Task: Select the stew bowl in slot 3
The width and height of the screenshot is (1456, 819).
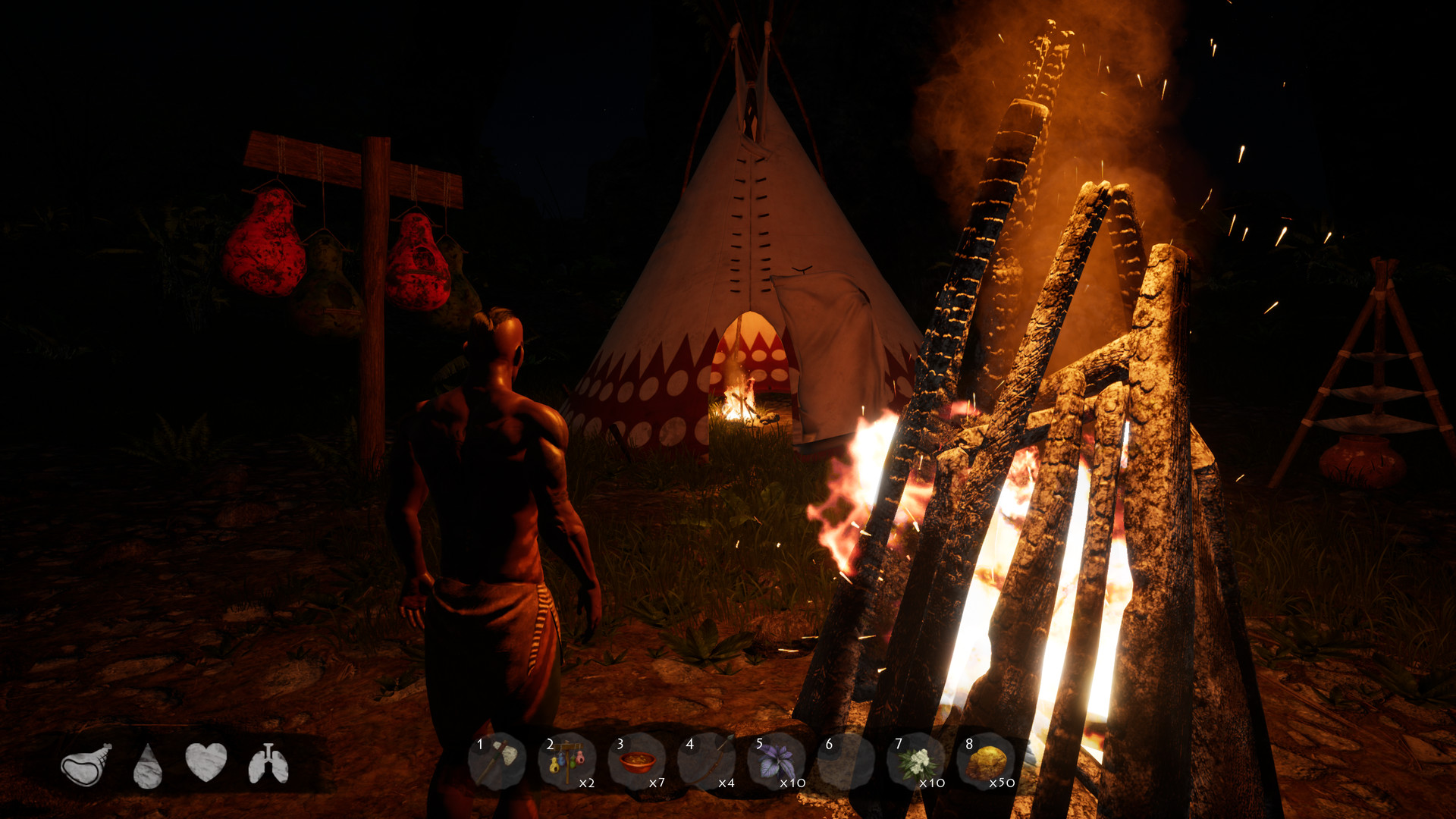Action: (x=637, y=762)
